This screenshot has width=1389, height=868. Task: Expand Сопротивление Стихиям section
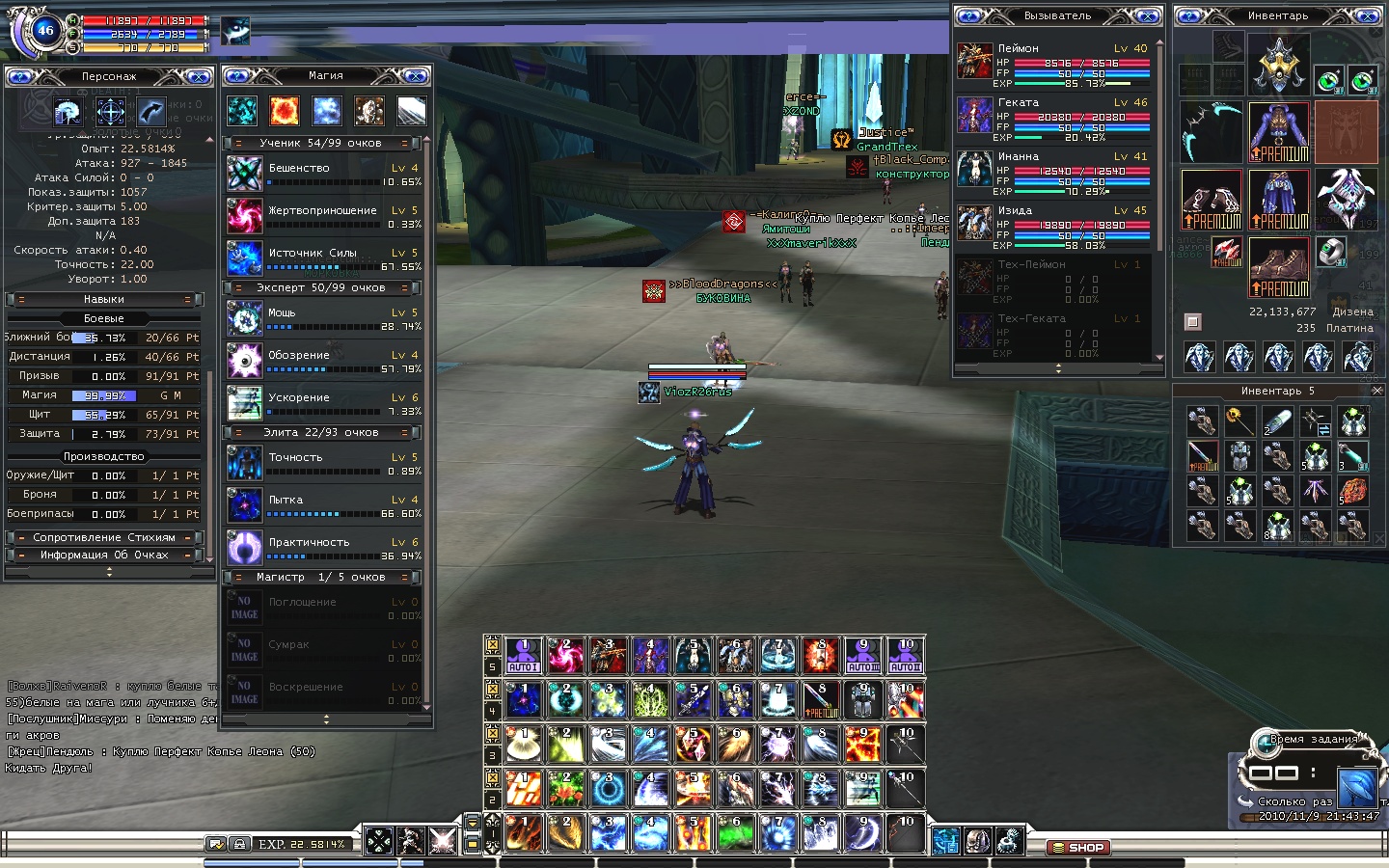tap(104, 537)
